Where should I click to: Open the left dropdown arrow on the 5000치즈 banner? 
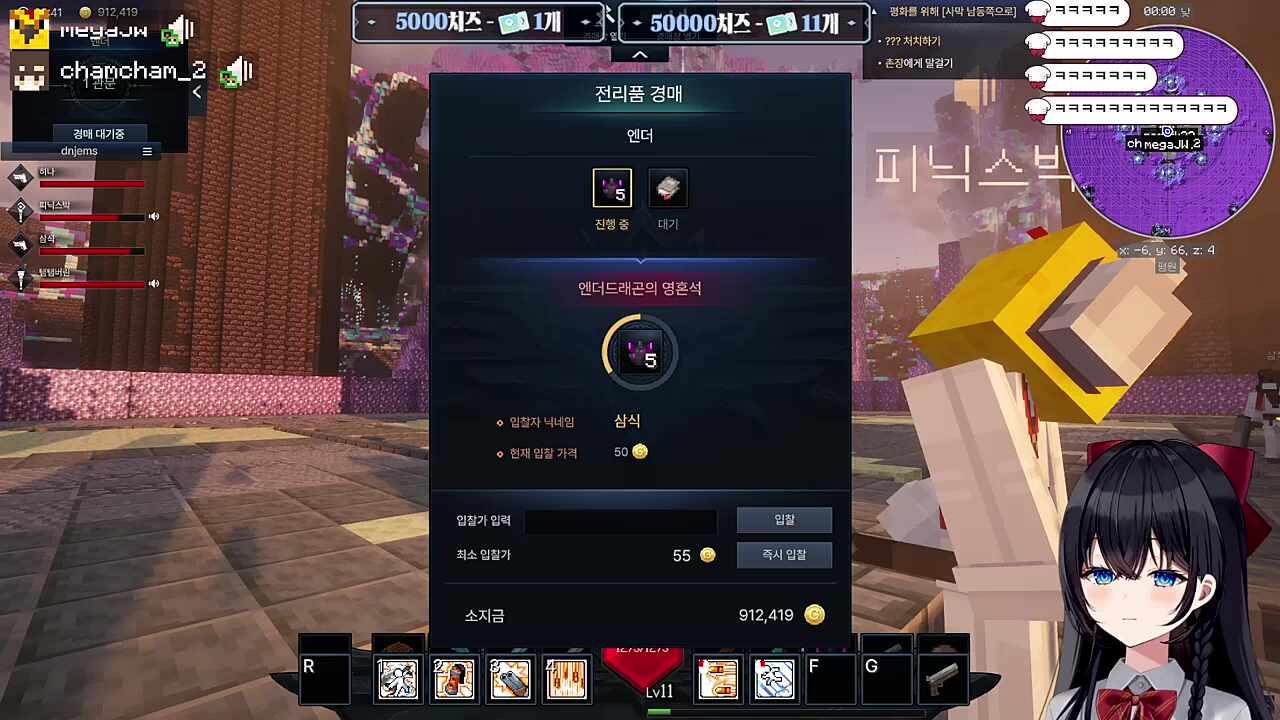pyautogui.click(x=371, y=21)
